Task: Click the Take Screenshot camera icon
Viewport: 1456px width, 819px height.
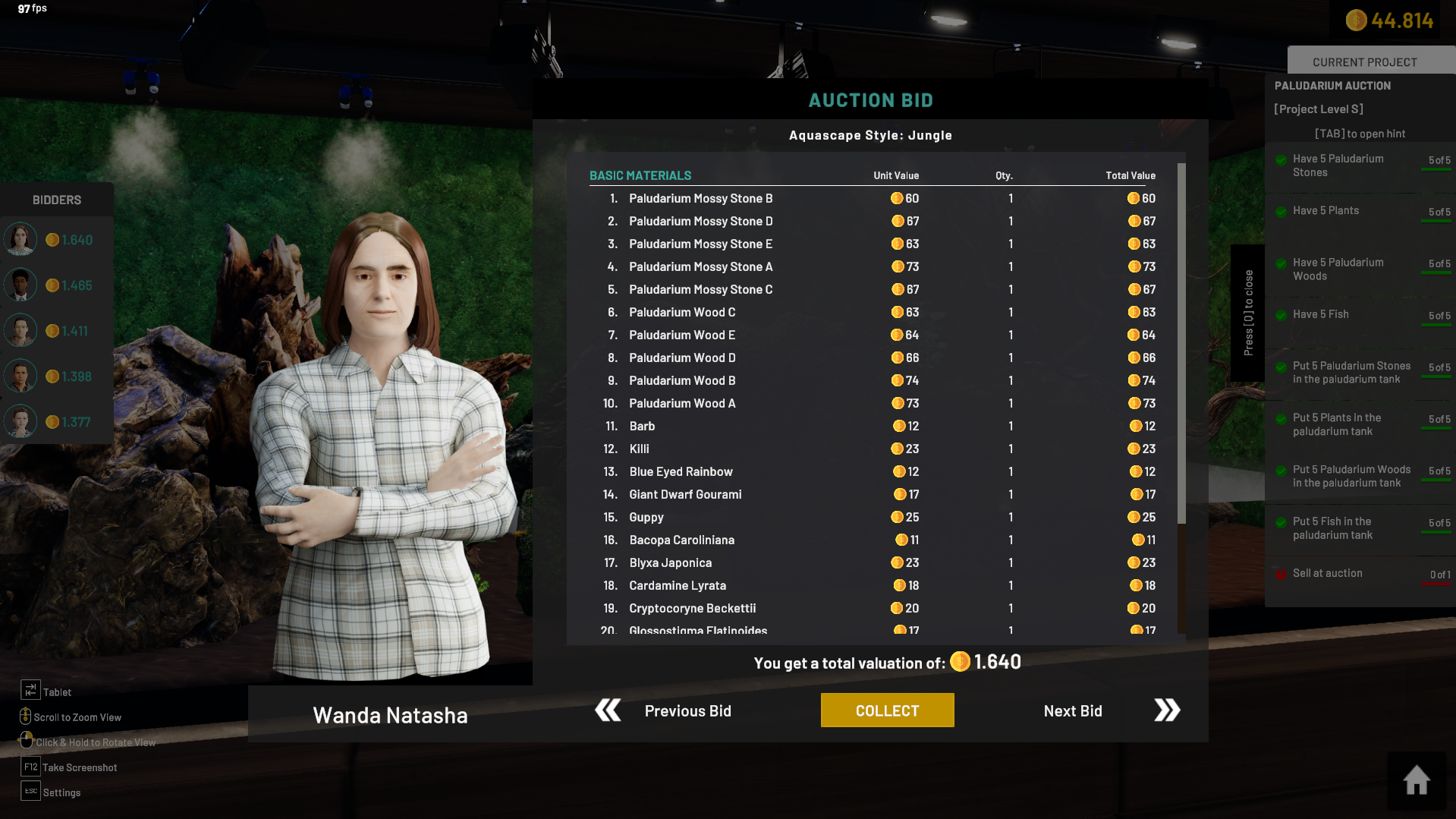Action: (x=30, y=767)
